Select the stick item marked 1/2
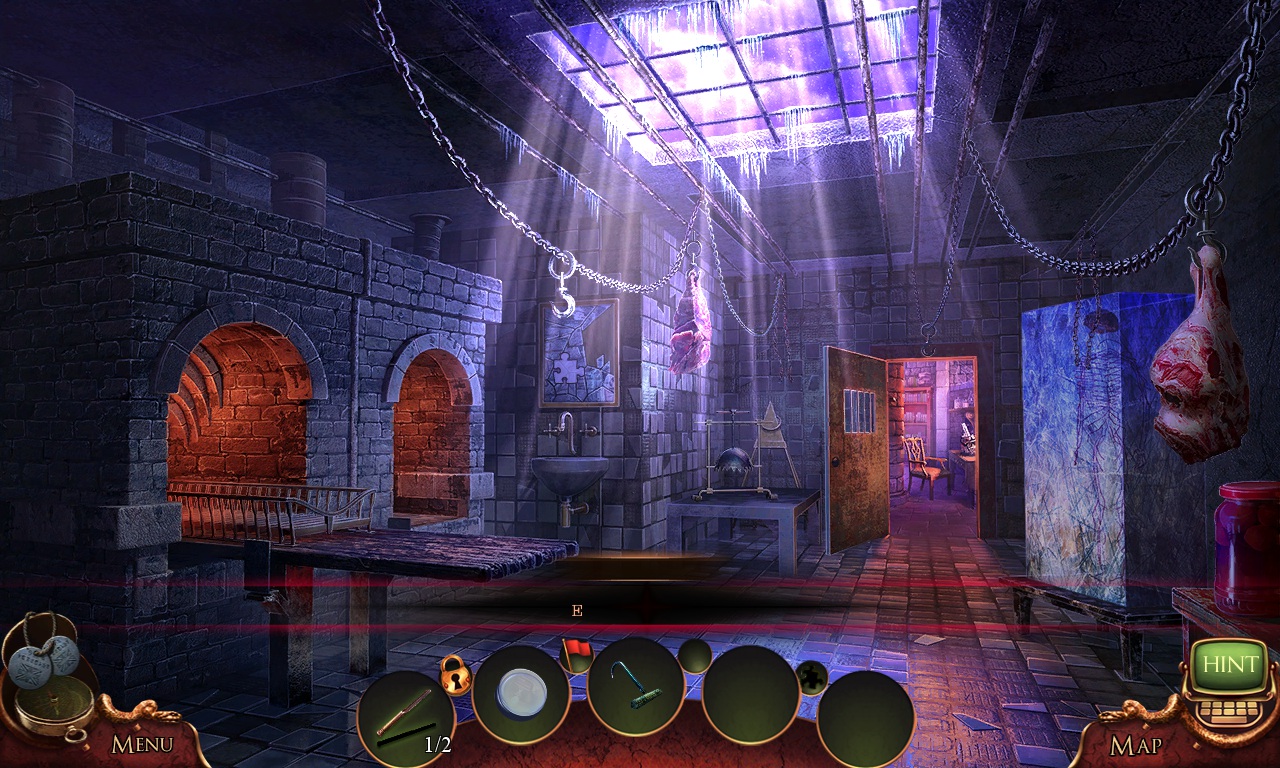Screen dimensions: 1280x768 tap(405, 718)
